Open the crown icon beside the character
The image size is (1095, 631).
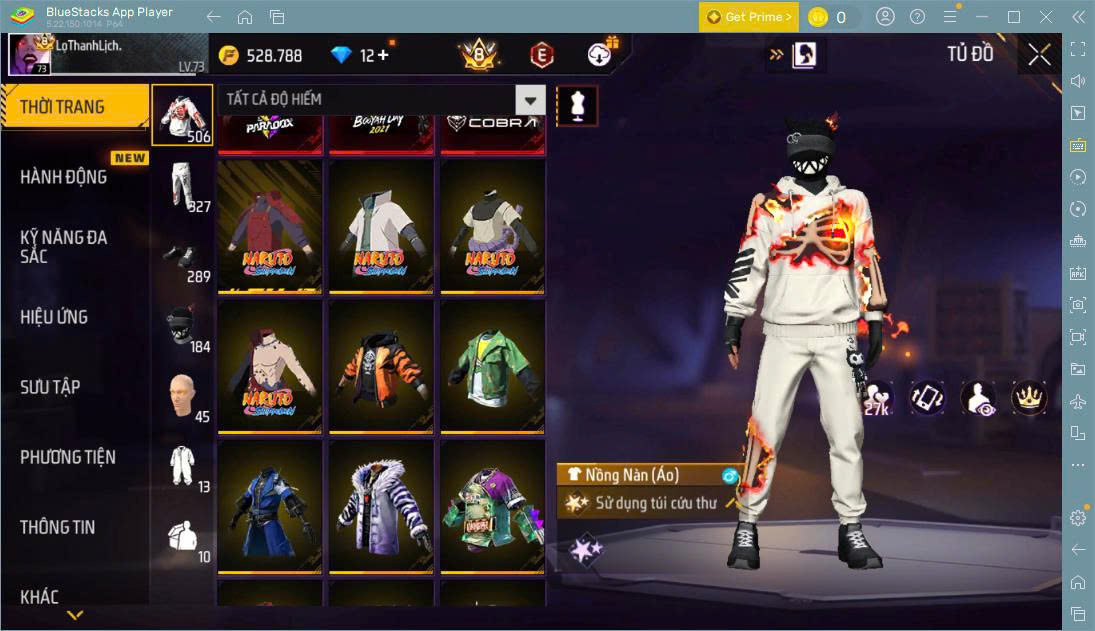(x=1029, y=397)
